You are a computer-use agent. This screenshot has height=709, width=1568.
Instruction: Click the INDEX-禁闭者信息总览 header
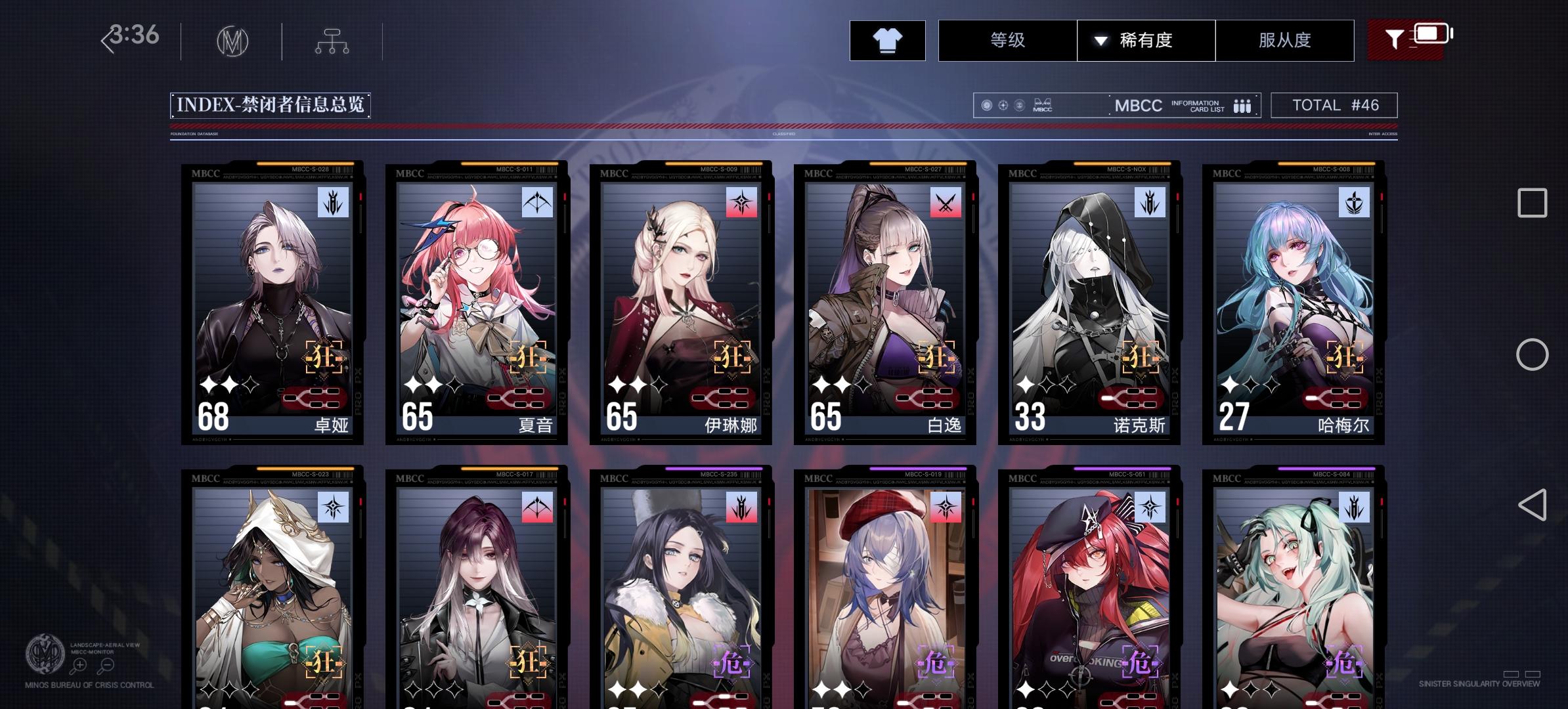(271, 103)
